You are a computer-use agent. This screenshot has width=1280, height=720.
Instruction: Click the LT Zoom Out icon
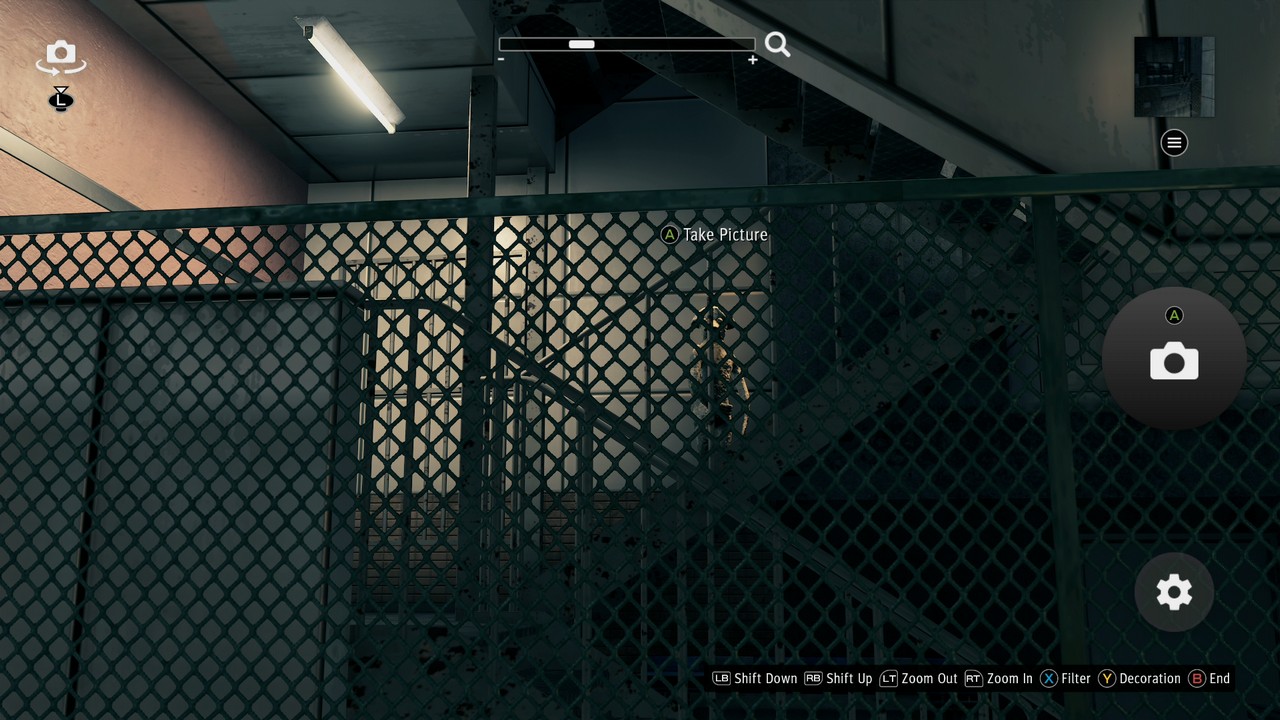(x=889, y=678)
